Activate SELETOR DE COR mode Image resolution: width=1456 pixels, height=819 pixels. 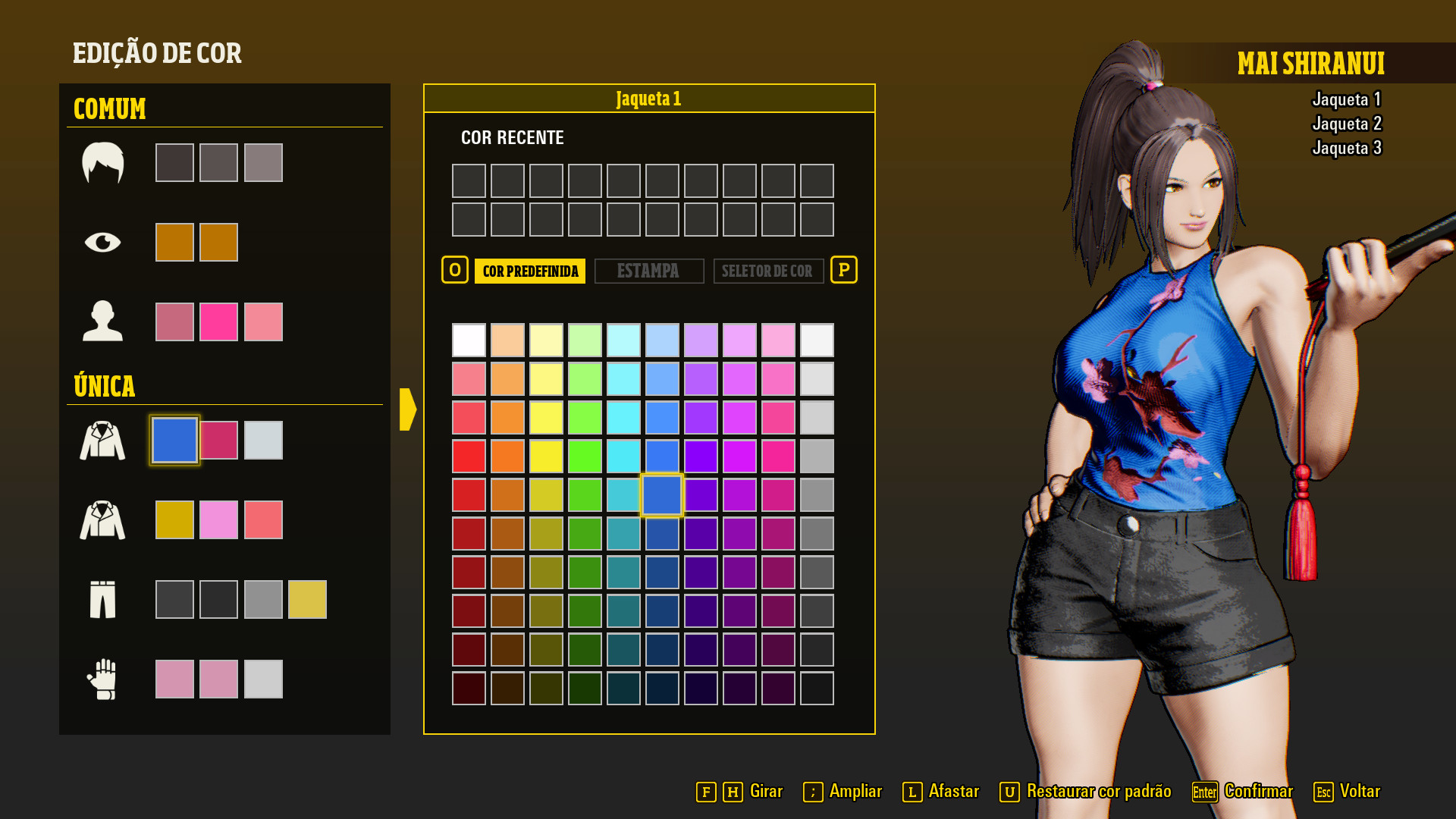(768, 270)
